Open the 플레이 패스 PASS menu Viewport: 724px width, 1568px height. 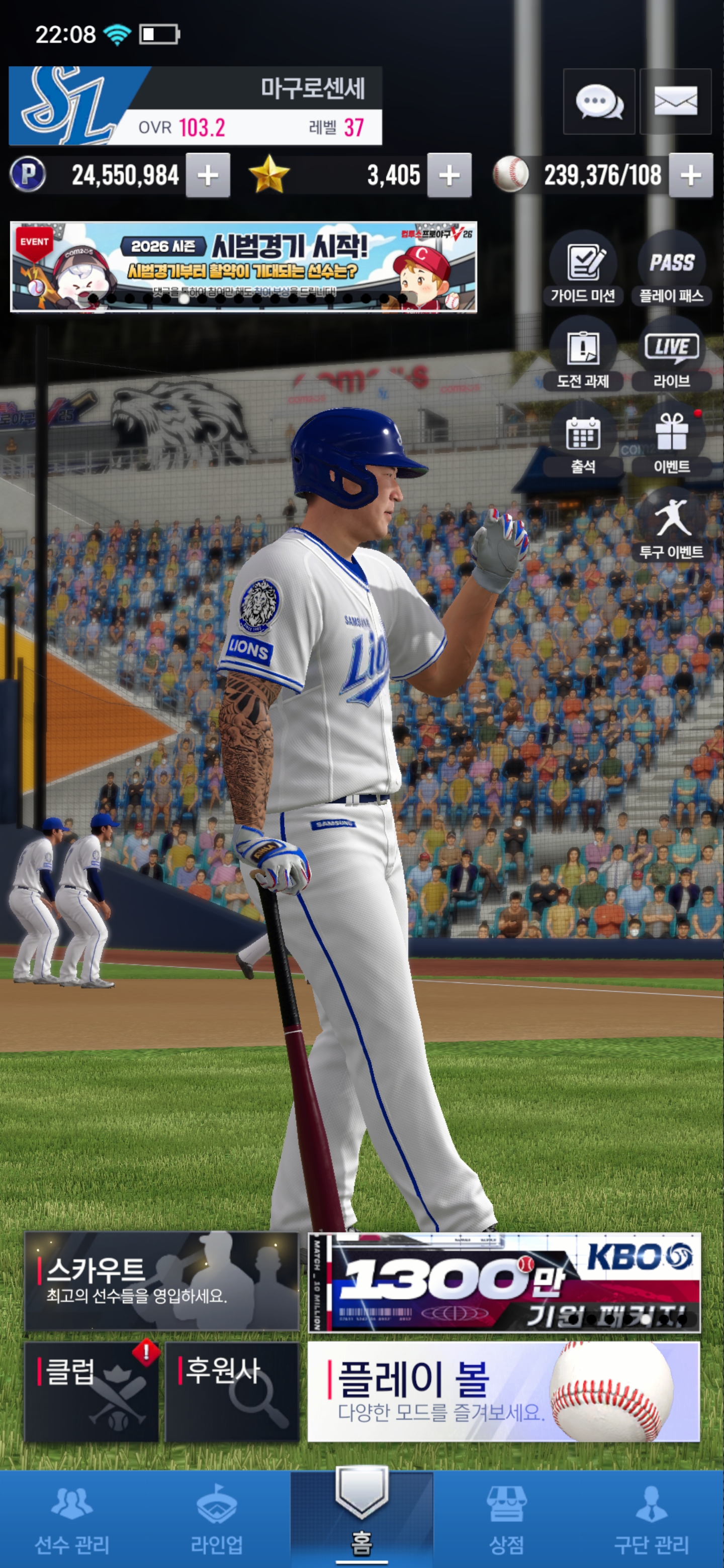click(x=672, y=268)
